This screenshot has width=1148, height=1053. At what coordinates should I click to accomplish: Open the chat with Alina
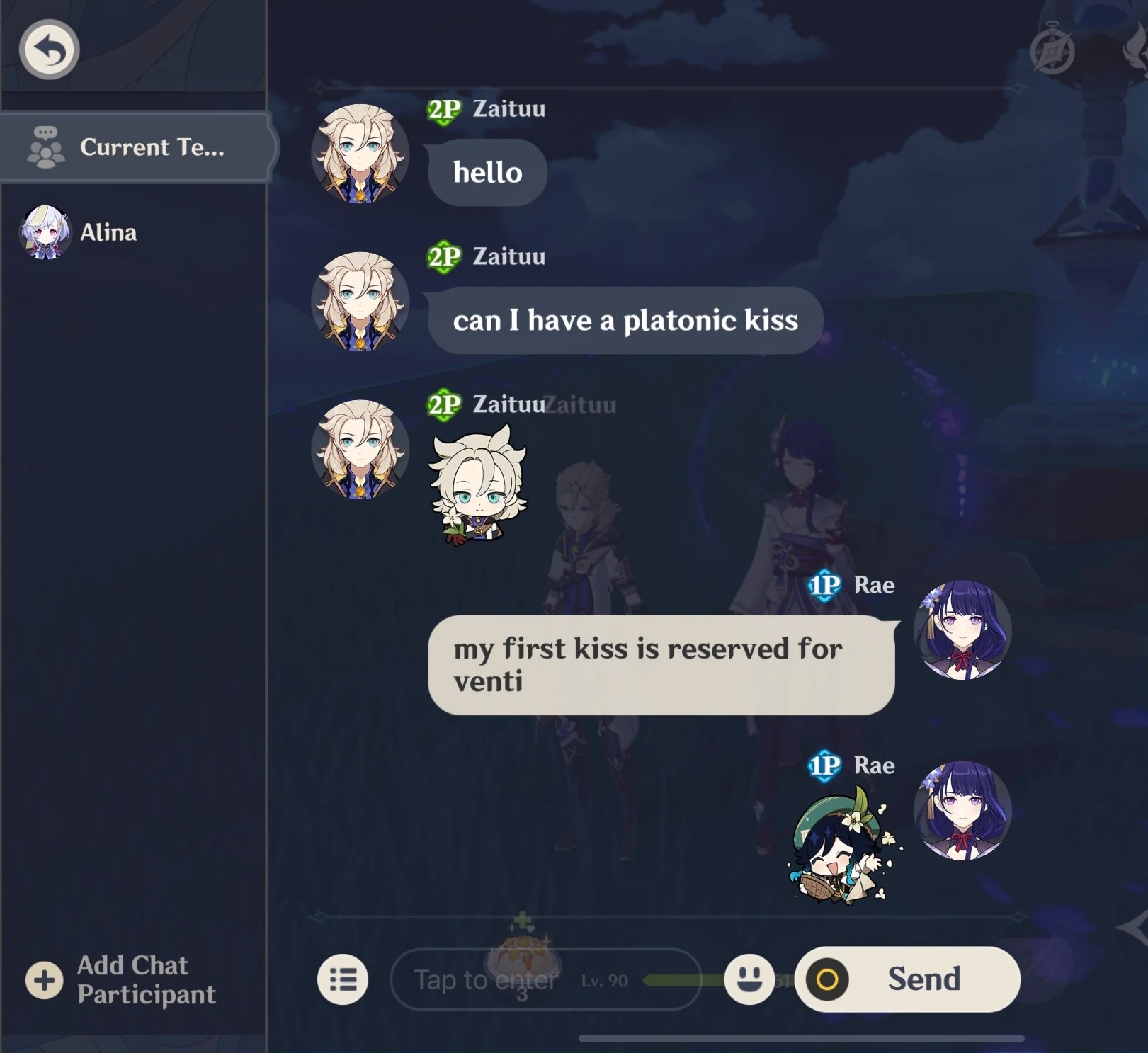(106, 233)
